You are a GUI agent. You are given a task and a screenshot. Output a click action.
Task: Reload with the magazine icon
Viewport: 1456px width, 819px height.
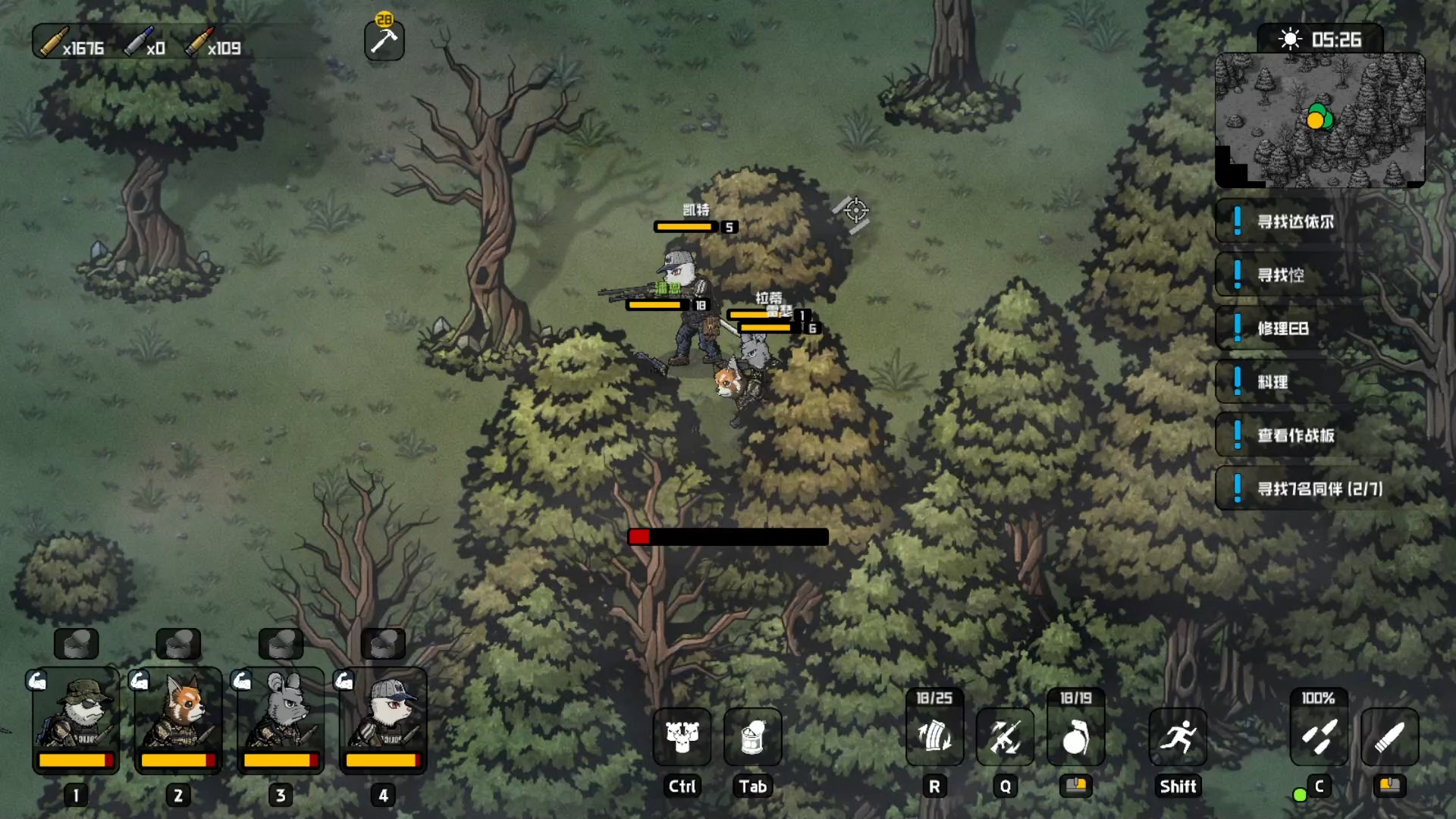(x=934, y=736)
